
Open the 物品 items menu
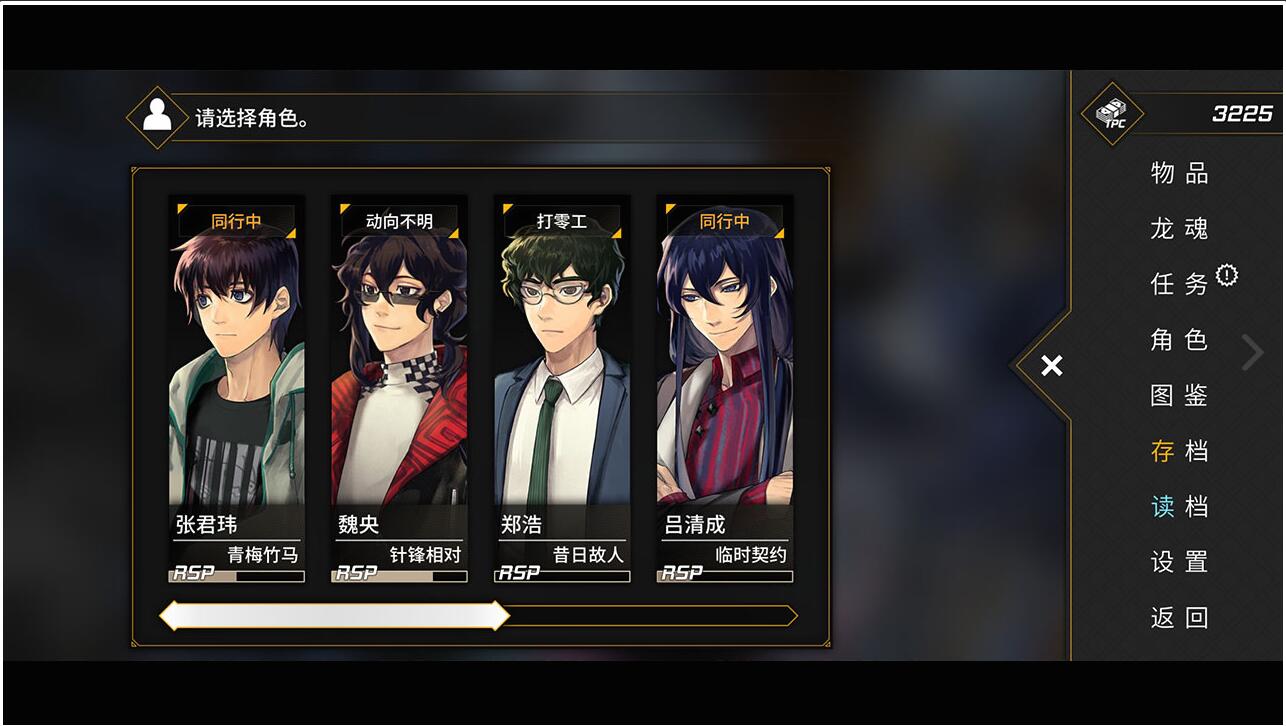coord(1179,173)
